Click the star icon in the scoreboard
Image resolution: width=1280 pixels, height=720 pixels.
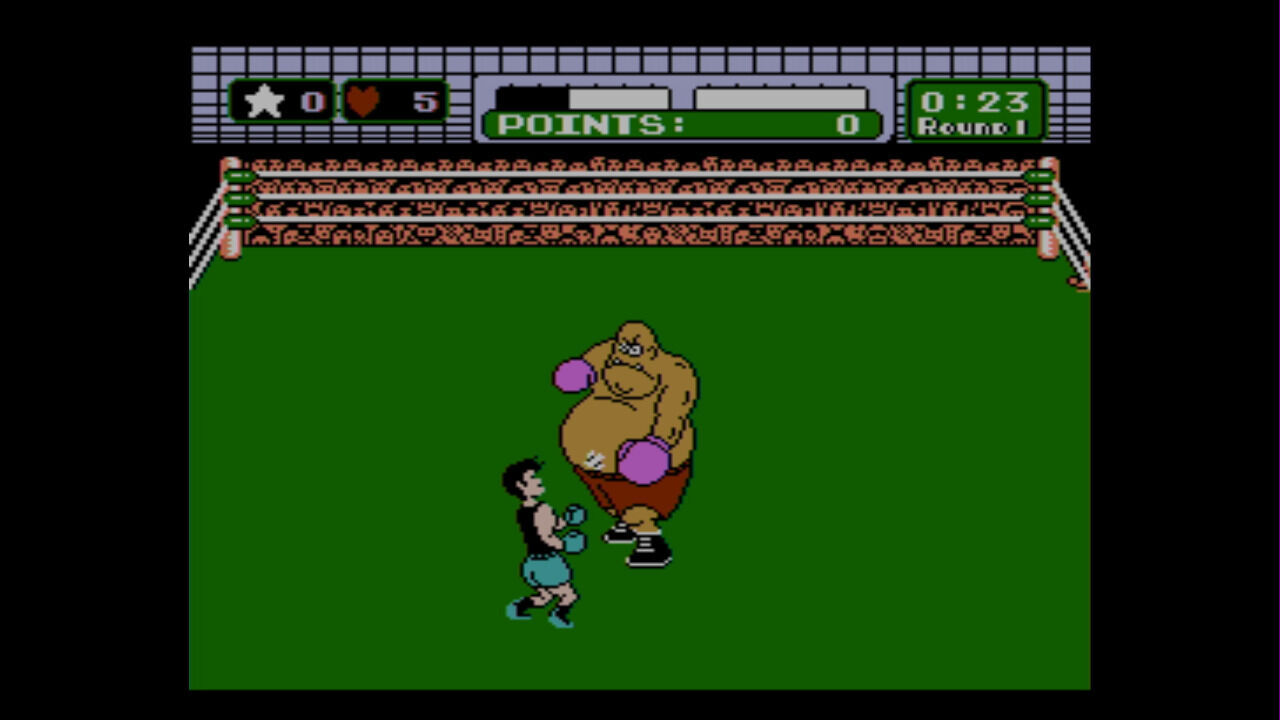[x=264, y=101]
